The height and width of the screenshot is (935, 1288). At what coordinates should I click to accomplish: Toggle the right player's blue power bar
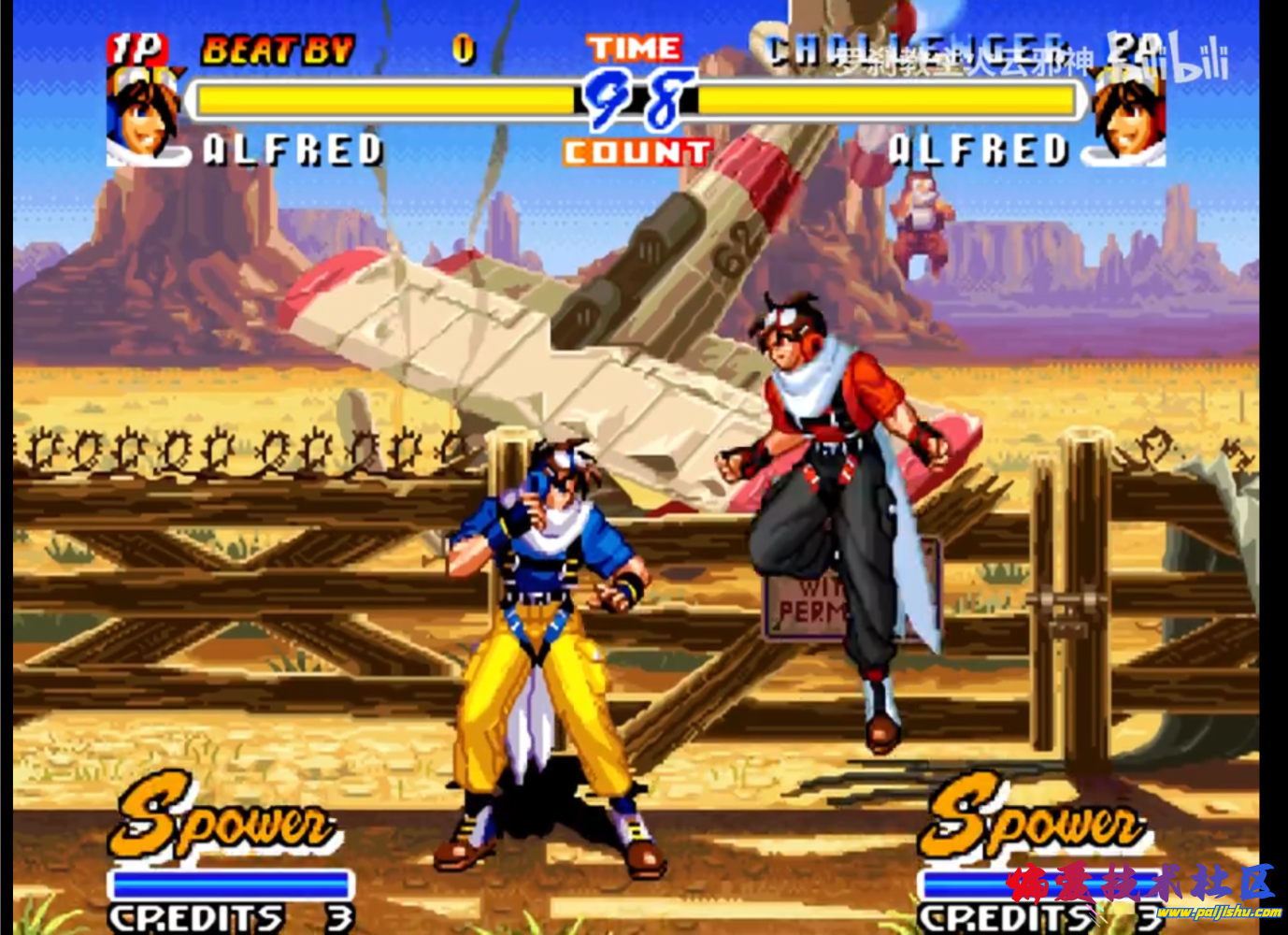pos(1038,882)
